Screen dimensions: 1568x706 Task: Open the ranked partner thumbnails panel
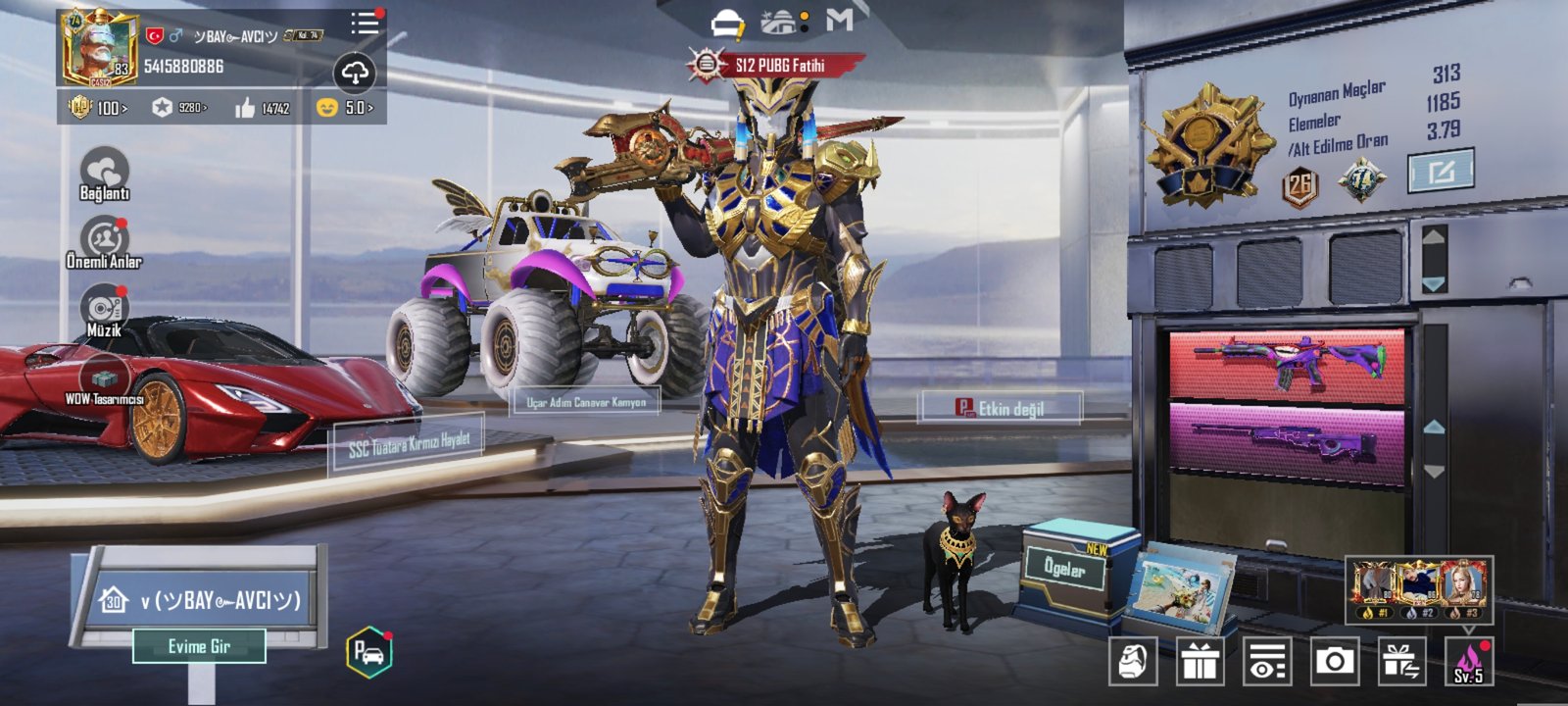pos(1419,589)
